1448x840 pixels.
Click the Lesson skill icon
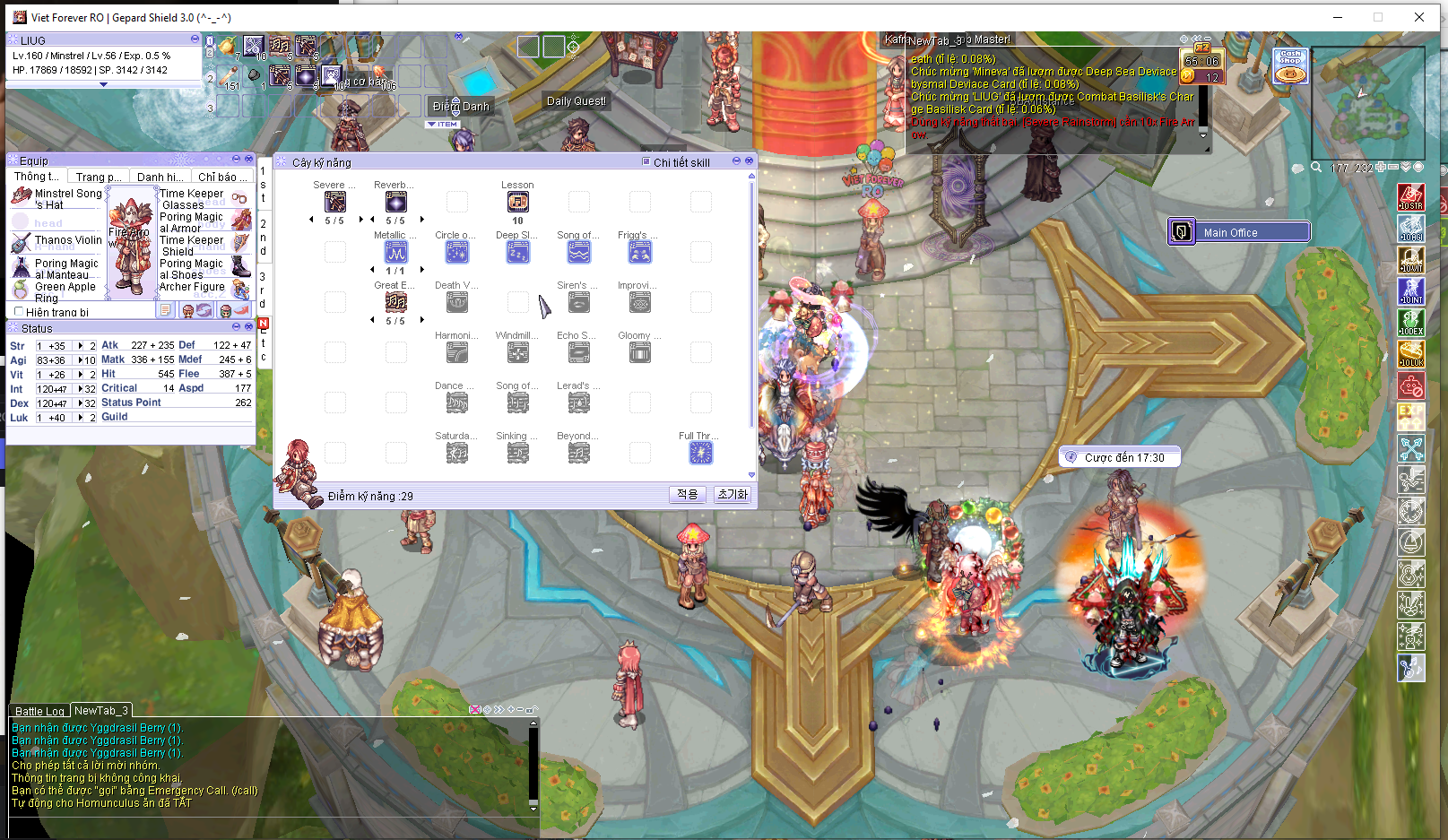(517, 201)
